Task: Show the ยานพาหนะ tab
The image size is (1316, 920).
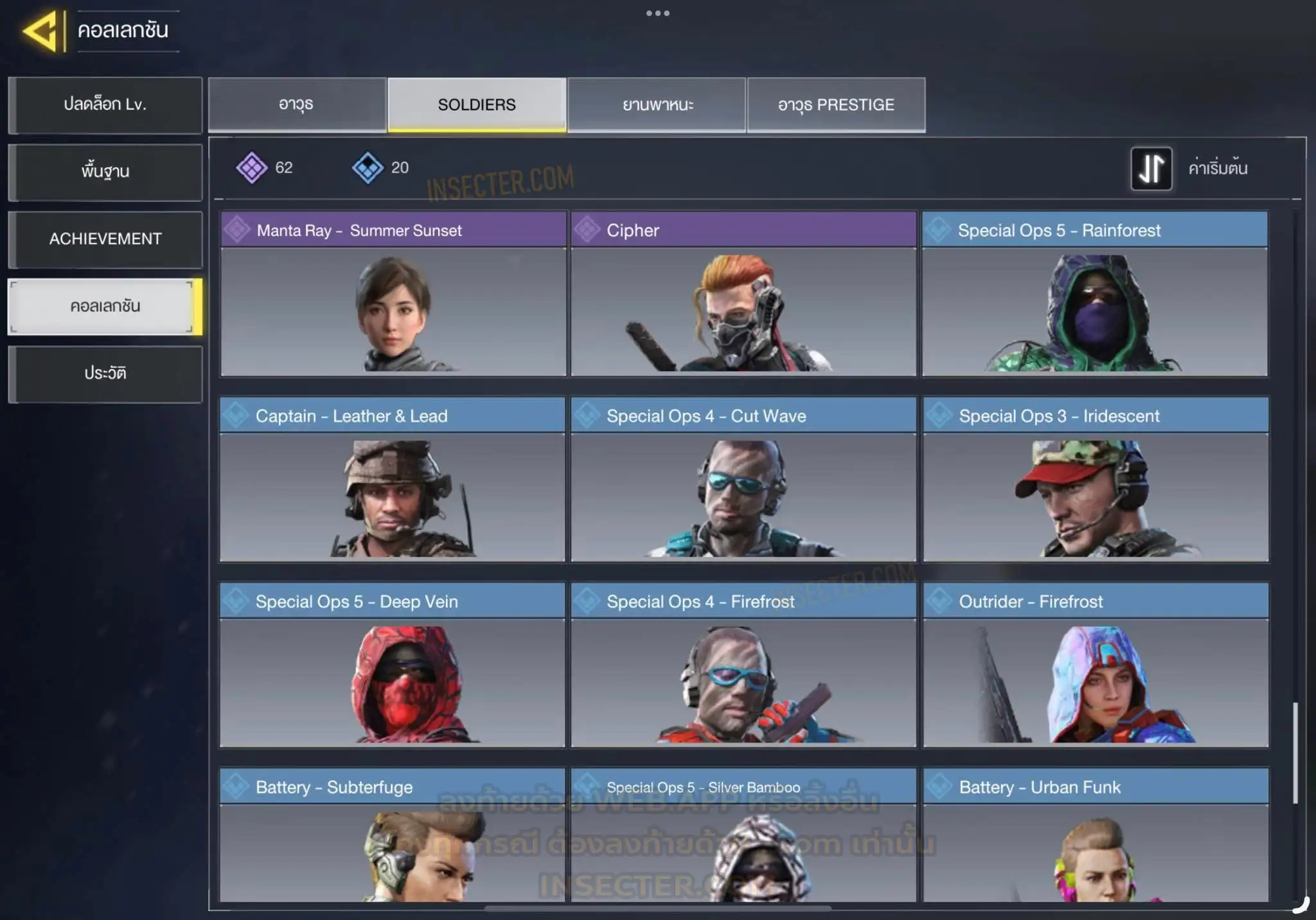Action: click(x=657, y=105)
